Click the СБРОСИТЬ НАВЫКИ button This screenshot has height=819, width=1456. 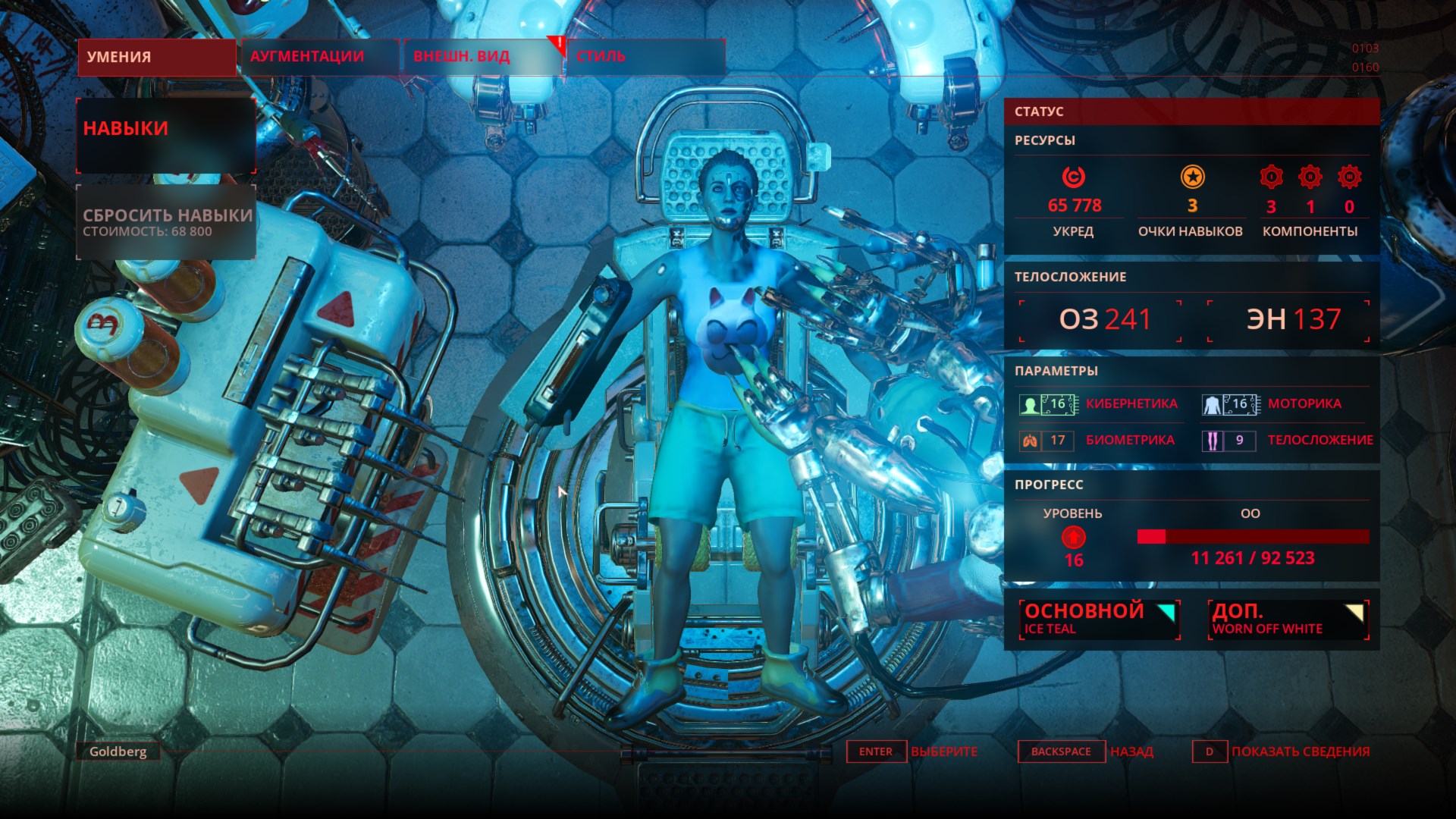point(165,222)
